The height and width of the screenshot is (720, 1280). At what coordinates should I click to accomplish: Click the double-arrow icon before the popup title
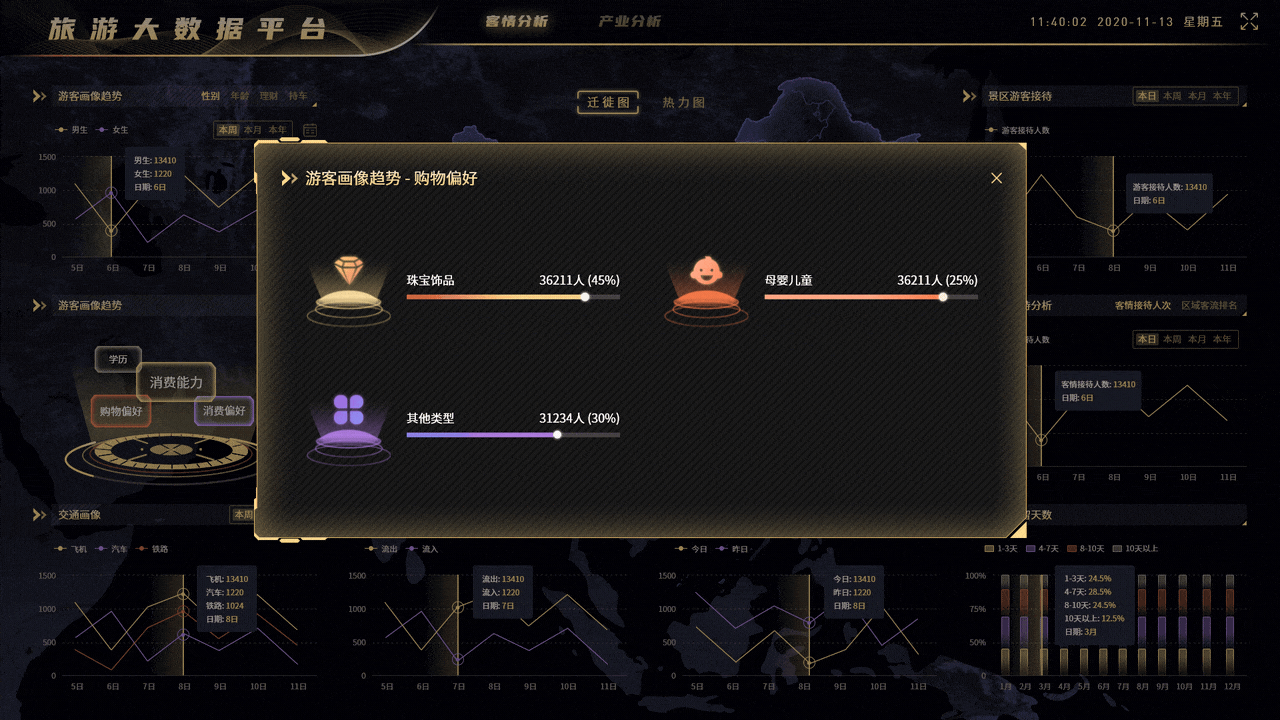coord(290,179)
